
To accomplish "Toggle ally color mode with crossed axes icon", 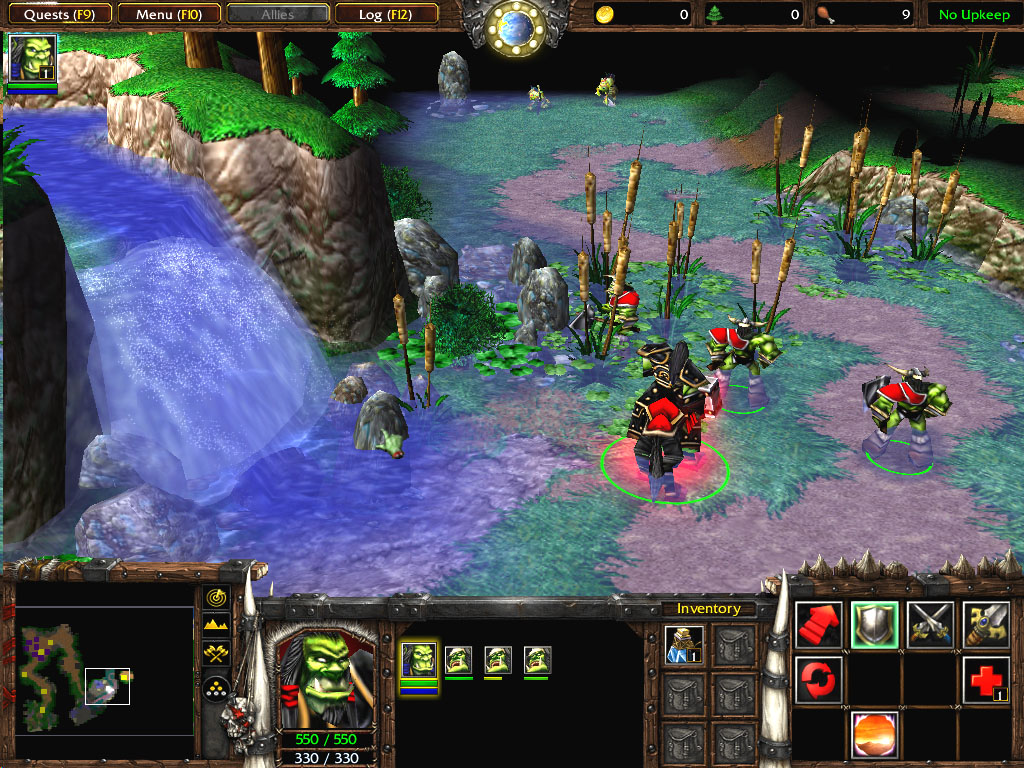I will (x=216, y=655).
